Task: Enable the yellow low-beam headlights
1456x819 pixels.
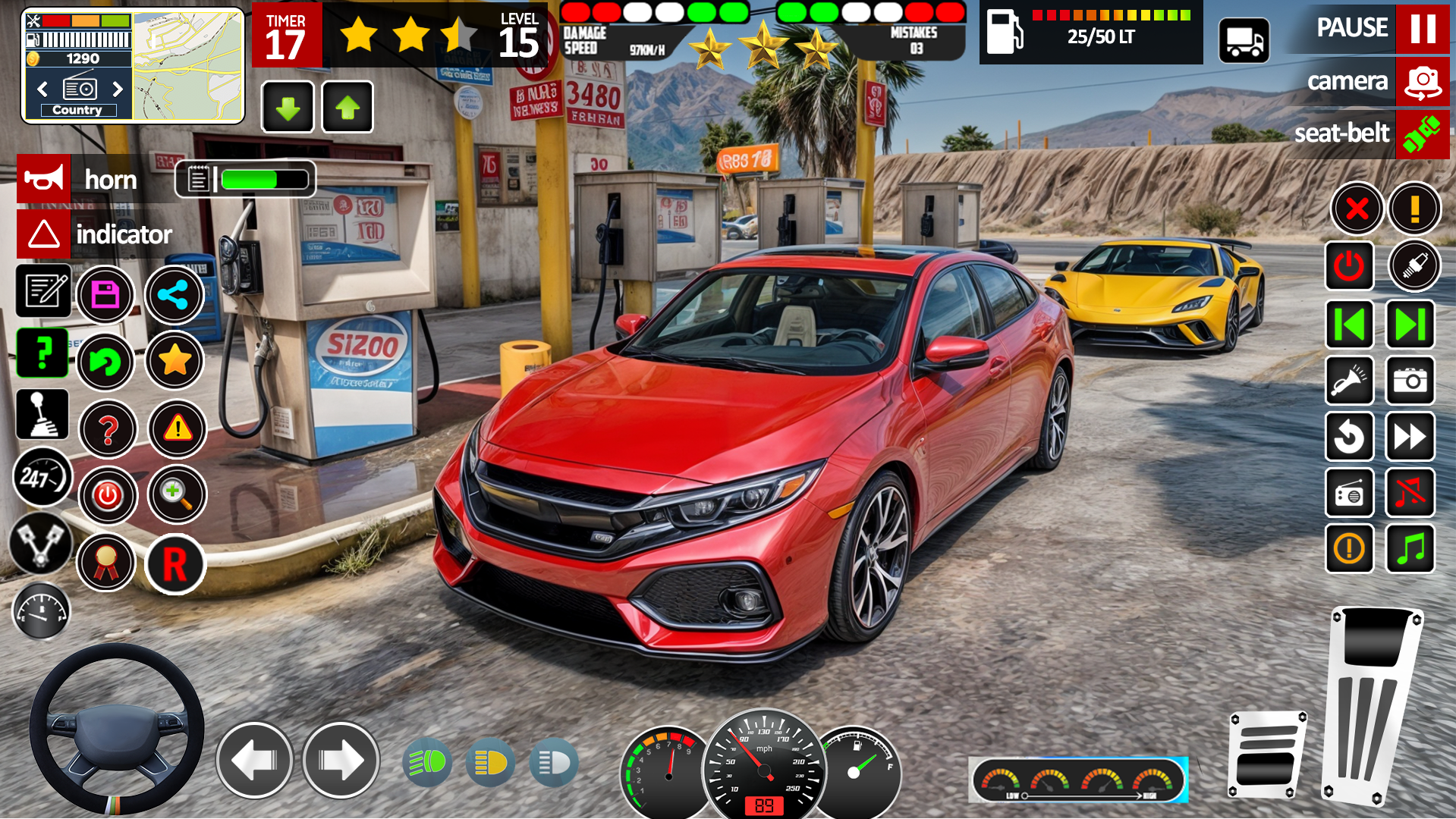Action: (490, 762)
